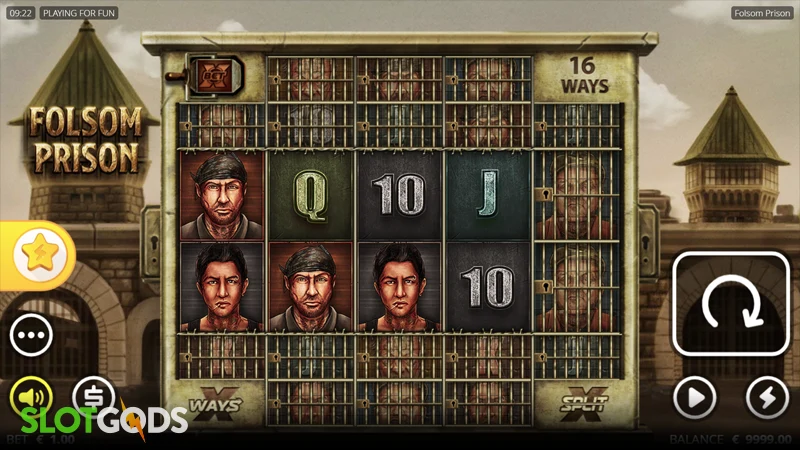800x450 pixels.
Task: Open the three-dot options menu
Action: coord(31,334)
